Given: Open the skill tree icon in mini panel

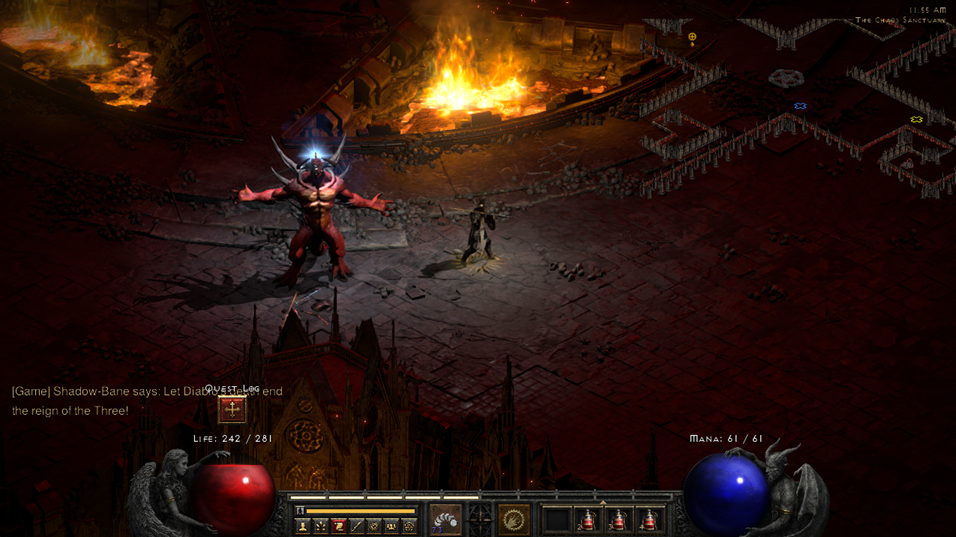Looking at the screenshot, I should tap(321, 526).
